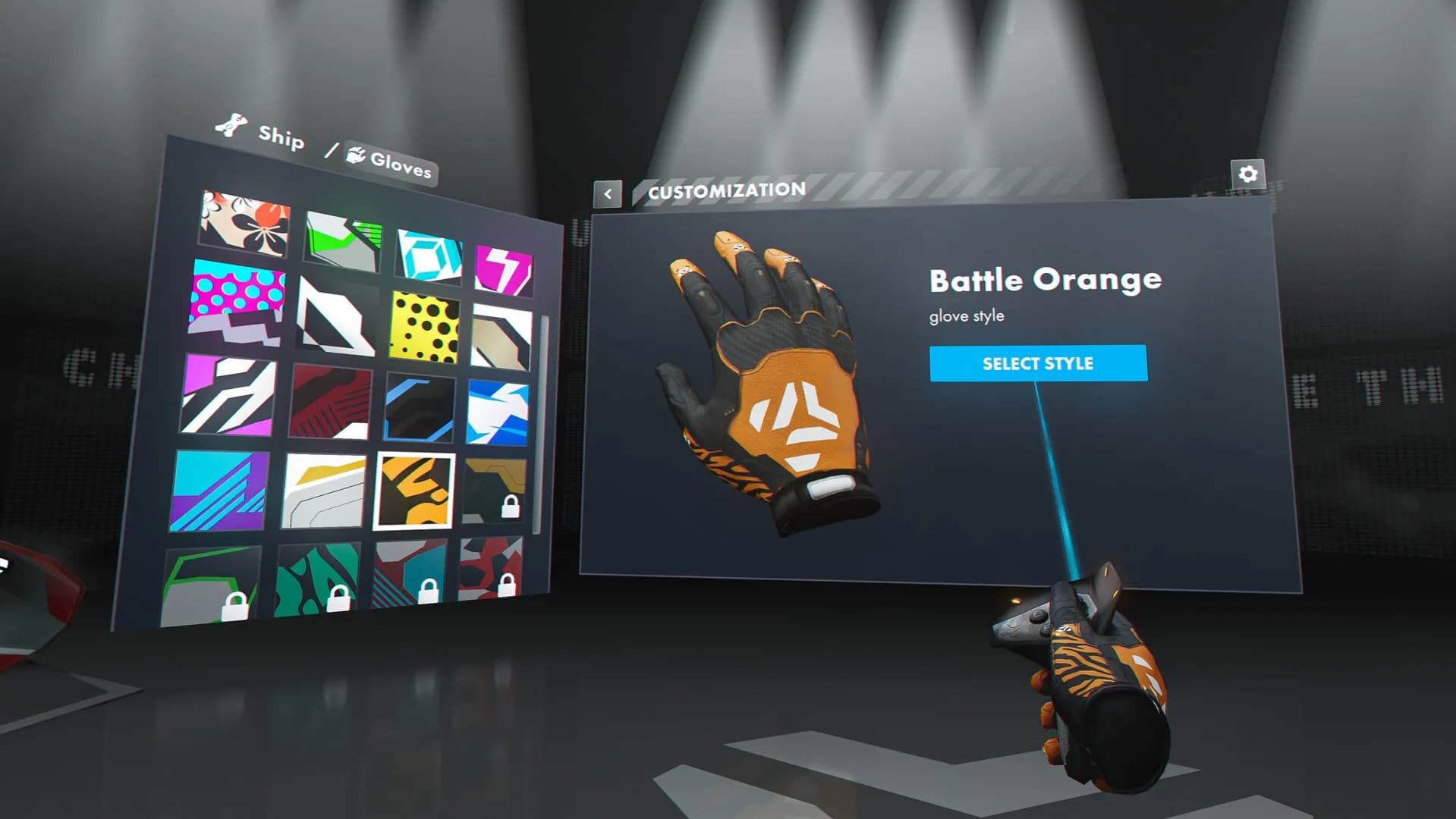The width and height of the screenshot is (1456, 819).
Task: Click the lock on the green-bordered camo style
Action: (236, 607)
